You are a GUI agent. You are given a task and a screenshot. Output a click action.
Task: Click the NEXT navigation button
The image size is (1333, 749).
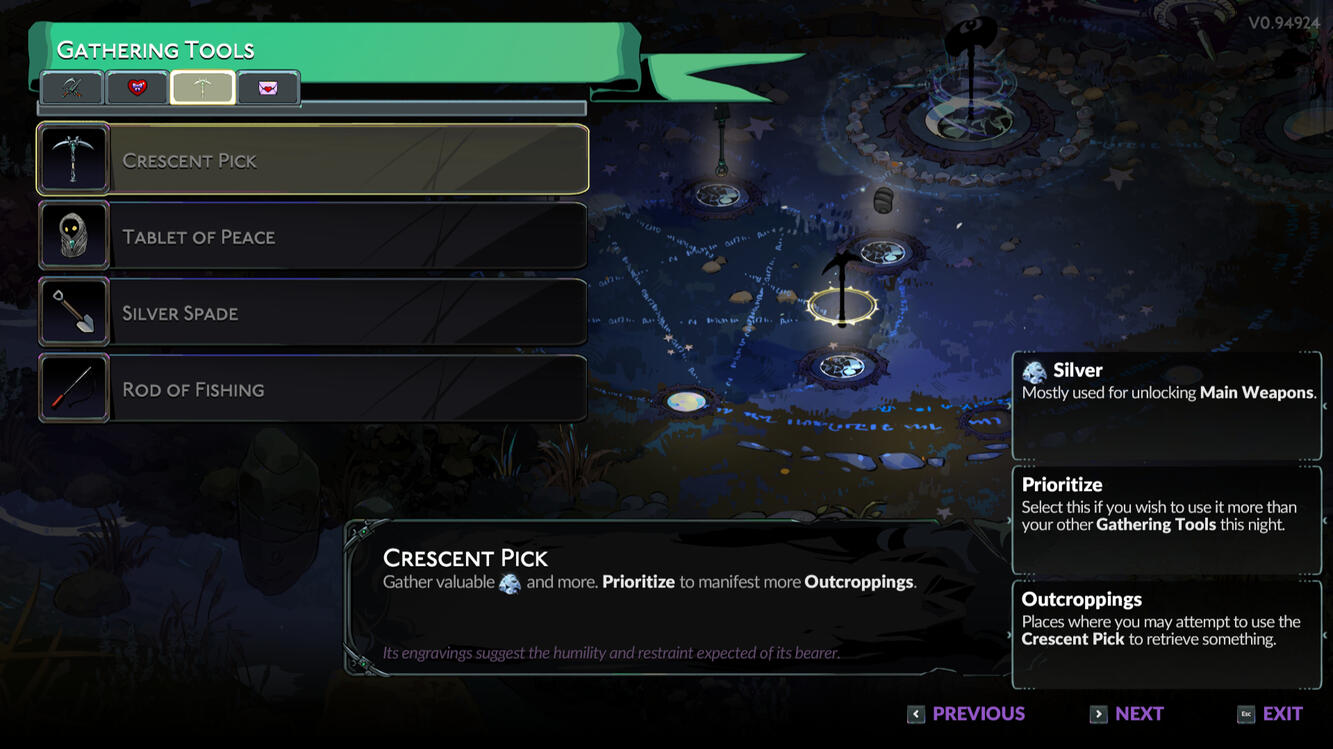(1127, 714)
